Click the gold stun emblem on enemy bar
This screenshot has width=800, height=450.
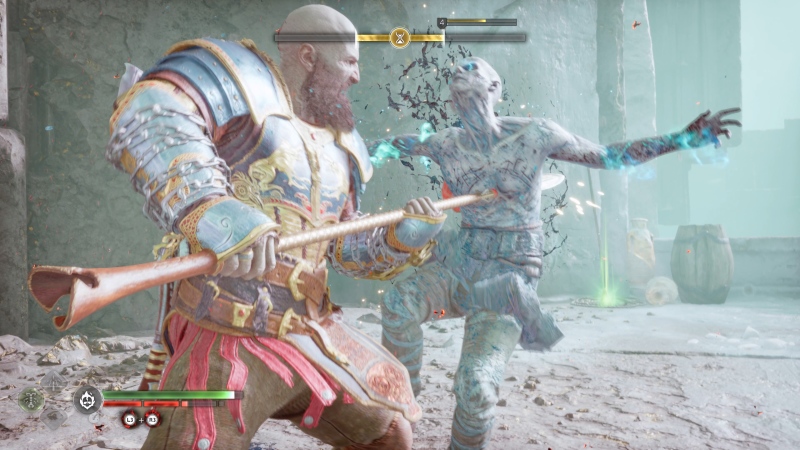click(400, 37)
